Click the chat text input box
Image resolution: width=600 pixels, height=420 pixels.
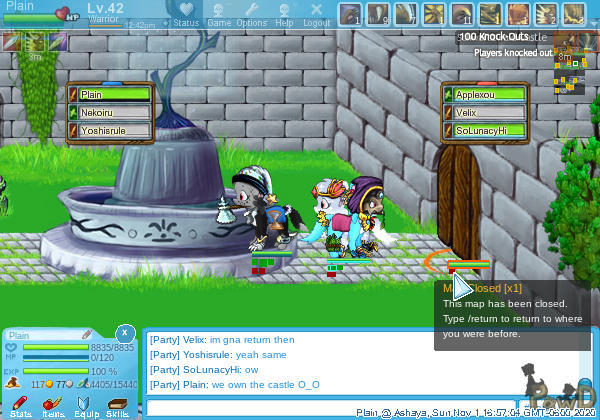[330, 407]
